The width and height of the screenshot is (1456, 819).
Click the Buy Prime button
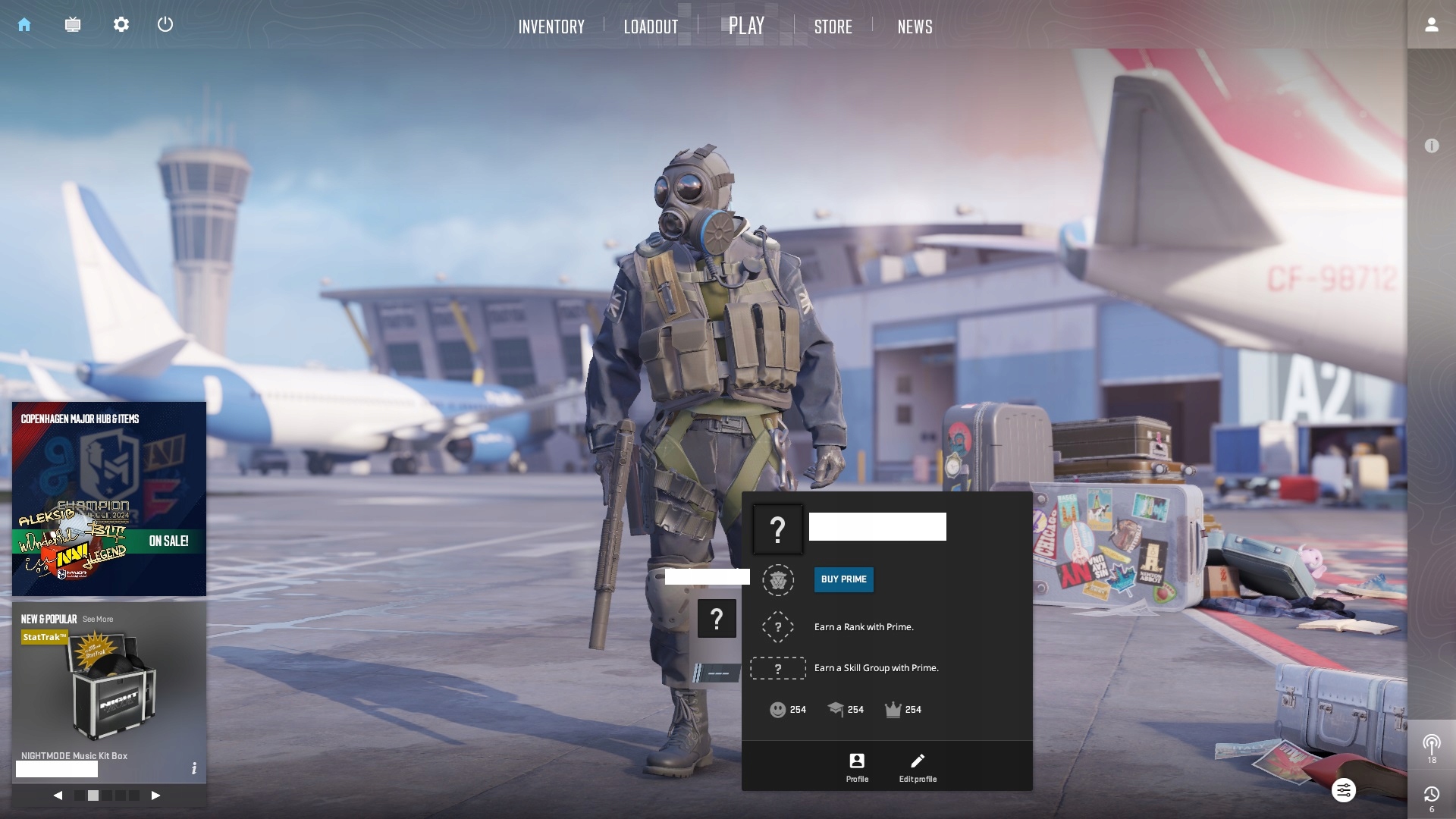pos(843,579)
